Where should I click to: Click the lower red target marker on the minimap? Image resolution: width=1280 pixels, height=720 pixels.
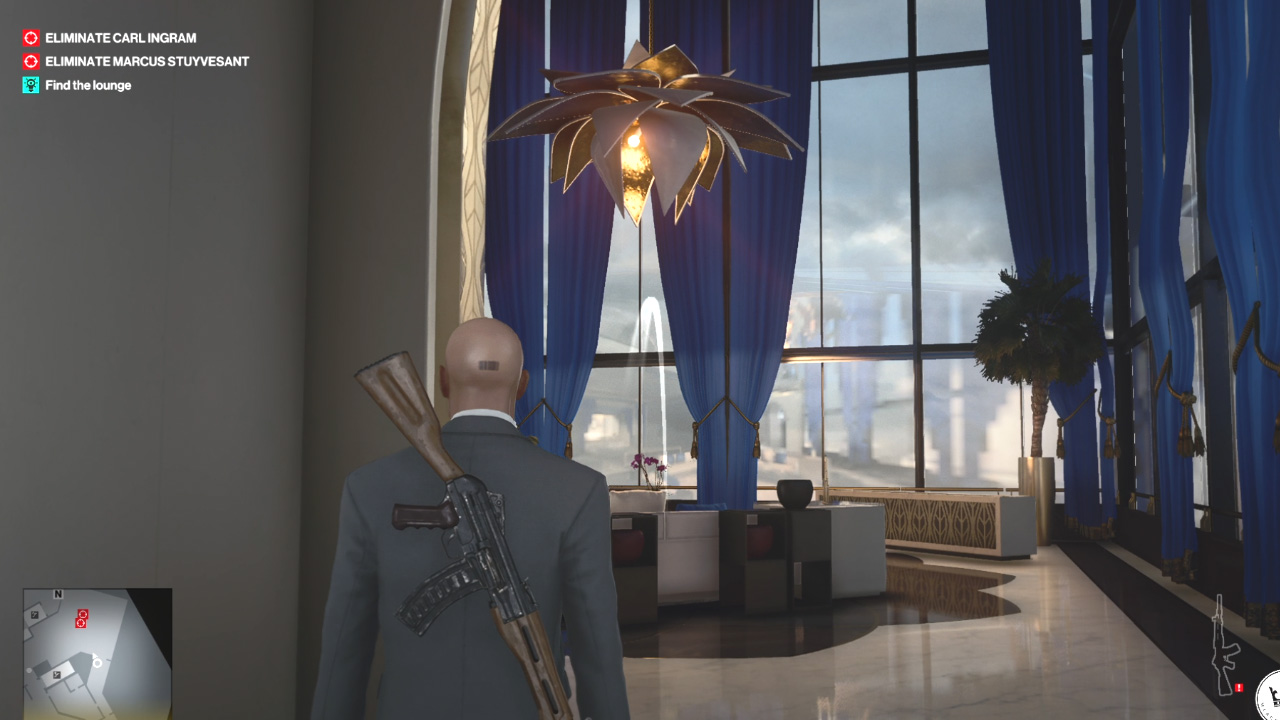tap(81, 623)
